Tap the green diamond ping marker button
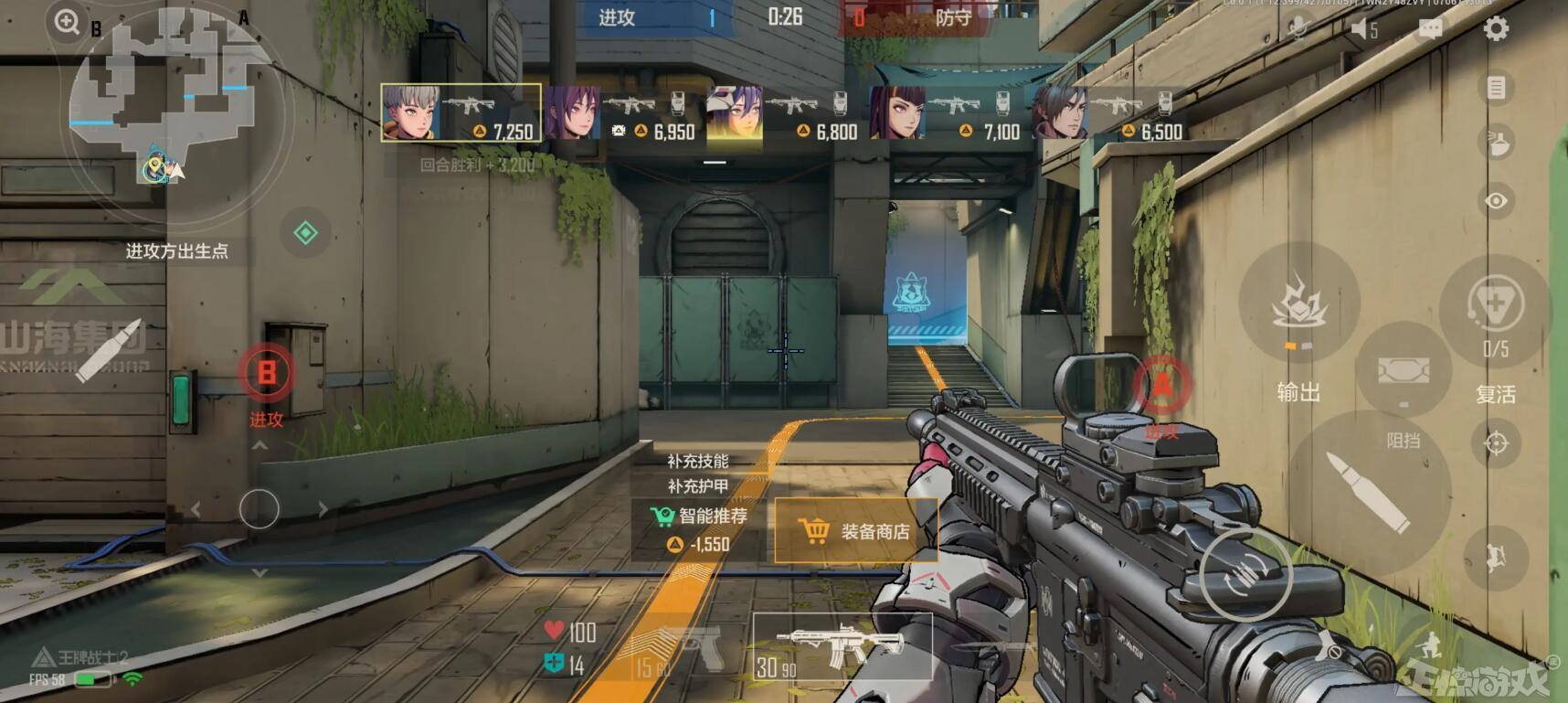The height and width of the screenshot is (703, 1568). pos(305,232)
